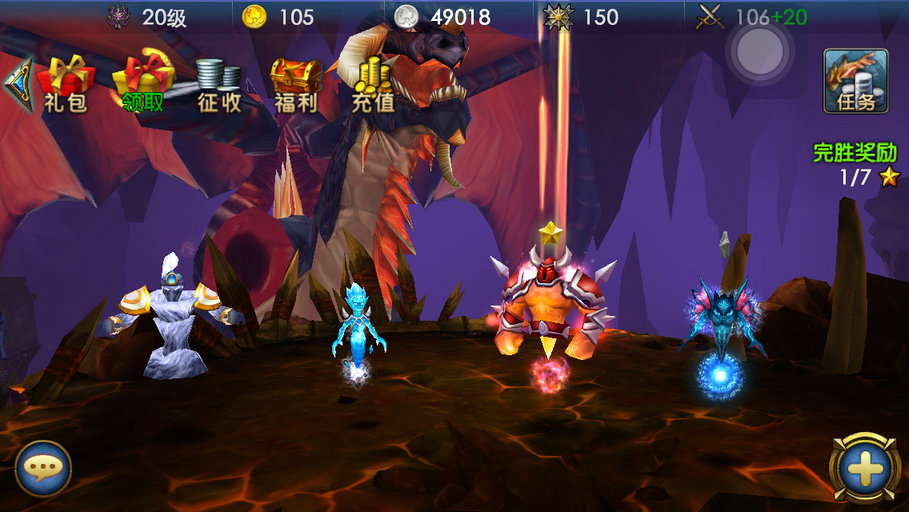Tap the round grey joystick button

[x=759, y=49]
